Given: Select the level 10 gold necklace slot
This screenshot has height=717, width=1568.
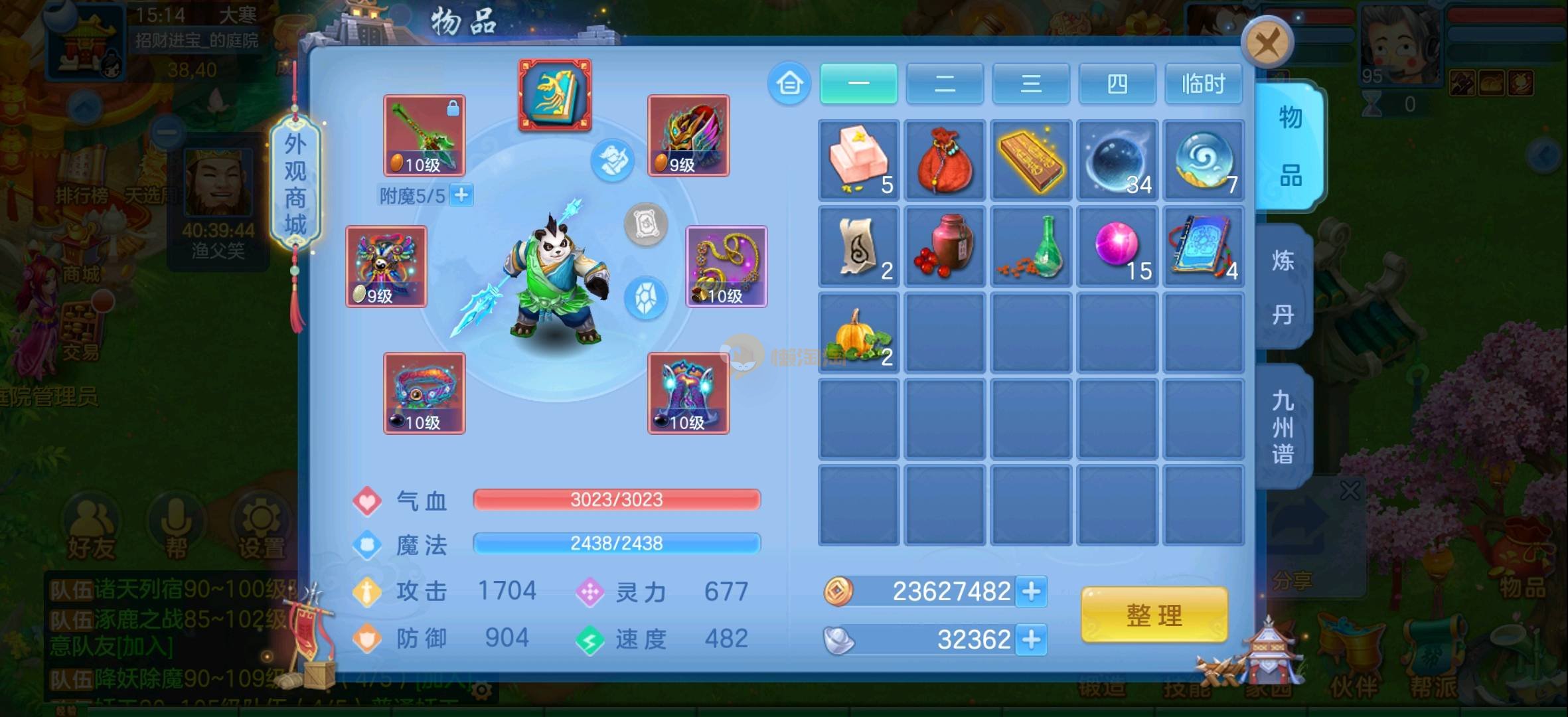Looking at the screenshot, I should (726, 266).
